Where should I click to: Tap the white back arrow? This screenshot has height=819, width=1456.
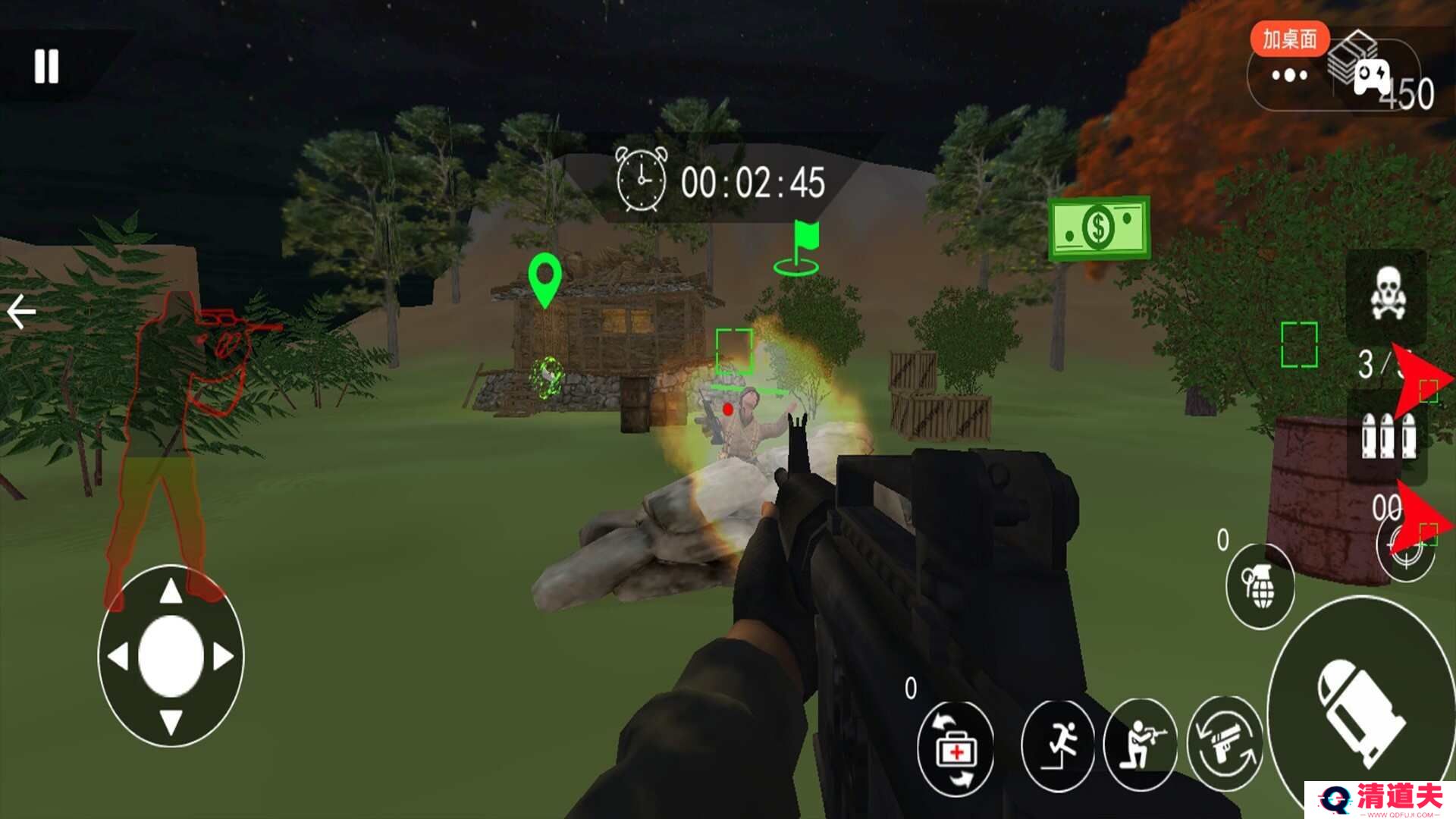coord(21,312)
